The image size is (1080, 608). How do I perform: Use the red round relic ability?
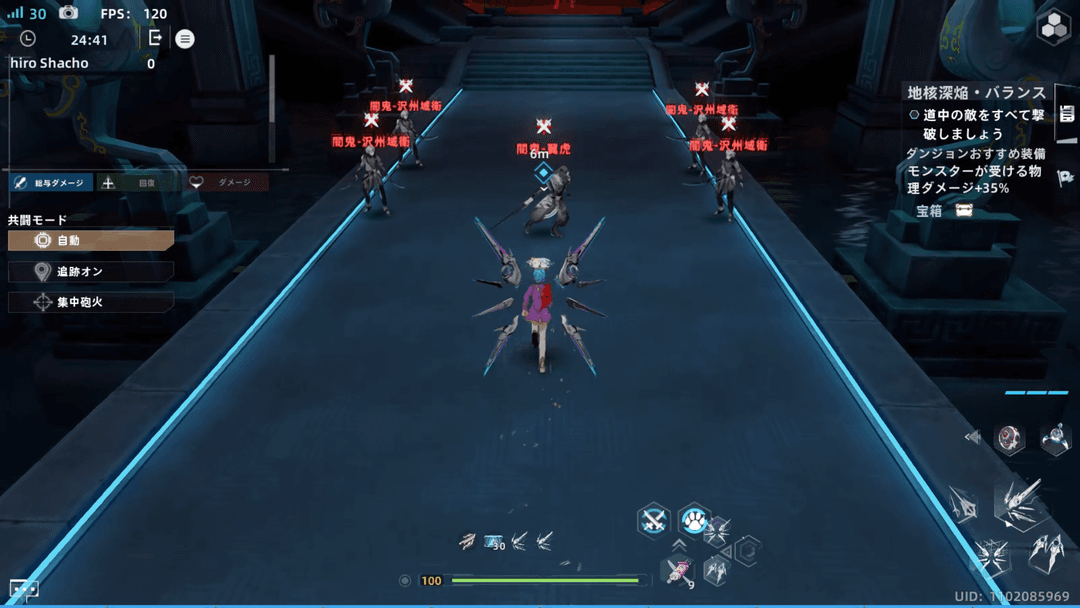1010,438
